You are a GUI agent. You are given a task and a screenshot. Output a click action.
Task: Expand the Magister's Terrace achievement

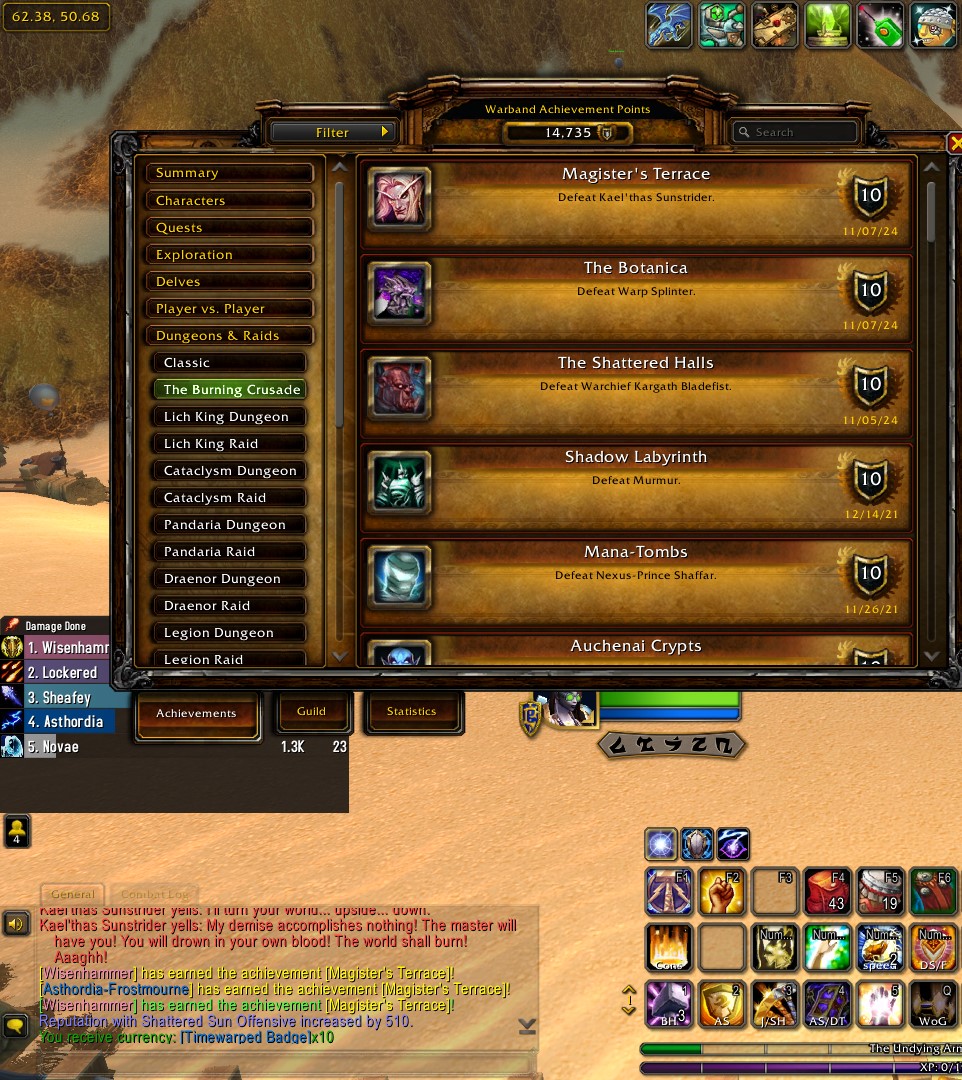point(636,201)
